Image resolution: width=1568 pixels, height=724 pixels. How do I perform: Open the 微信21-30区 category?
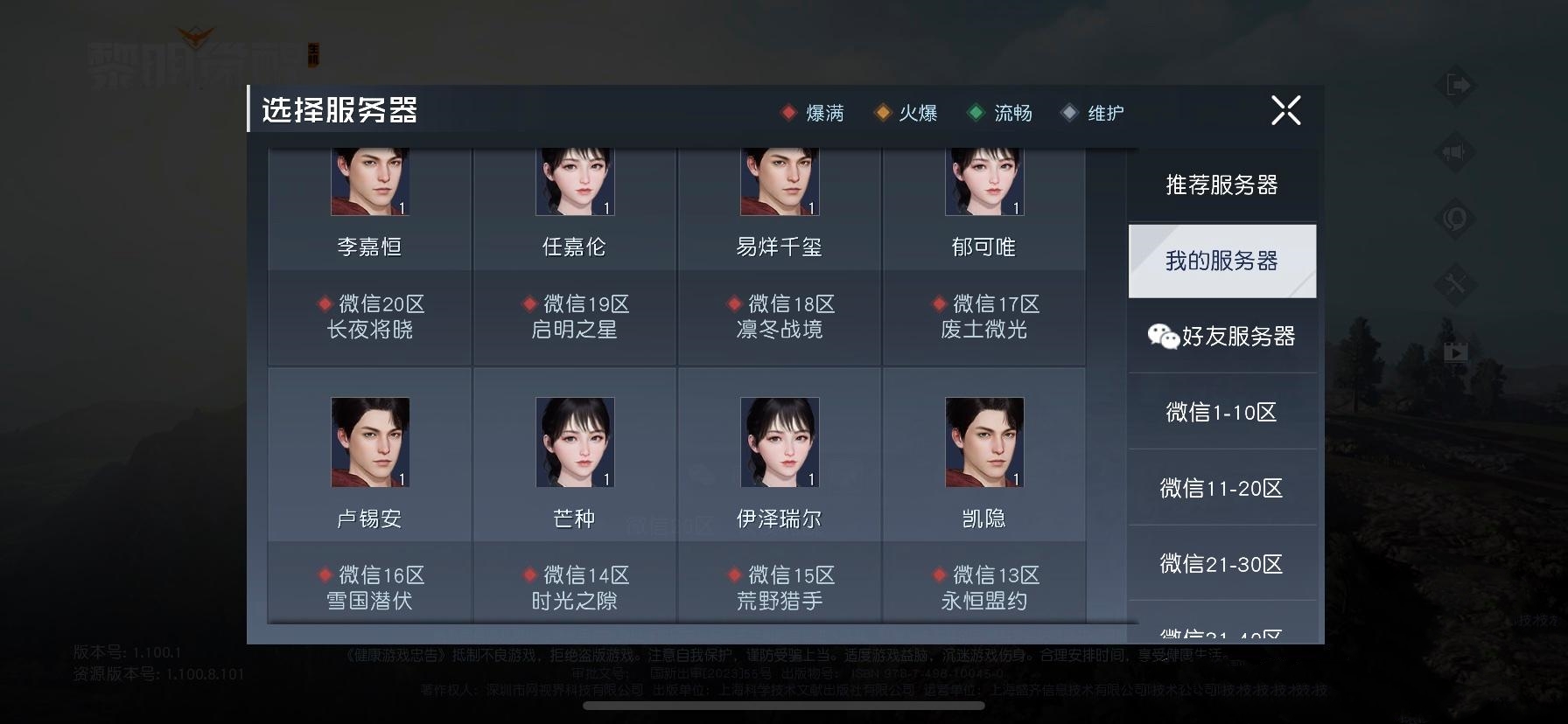pyautogui.click(x=1221, y=565)
